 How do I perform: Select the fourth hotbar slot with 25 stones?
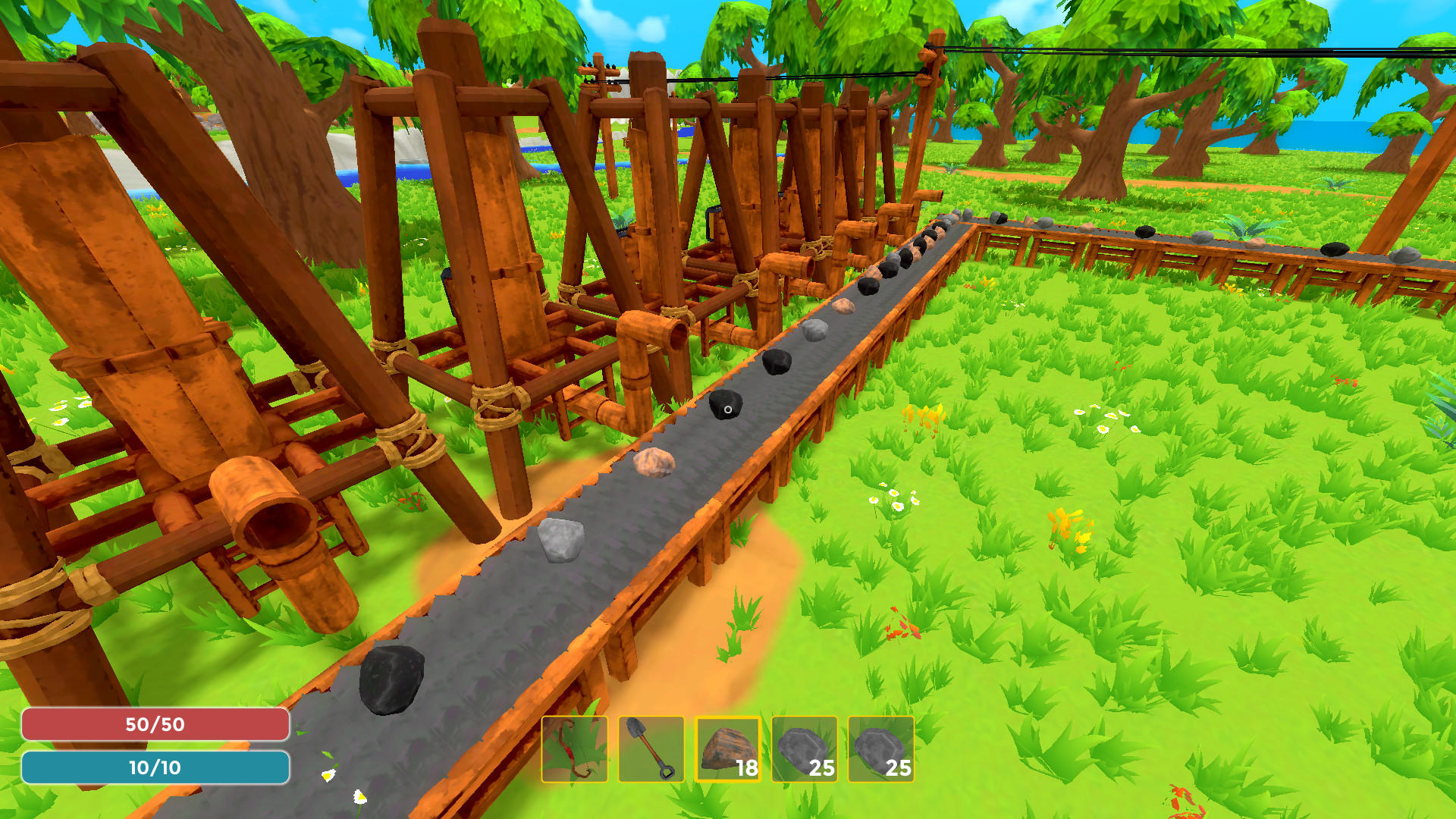[x=805, y=749]
